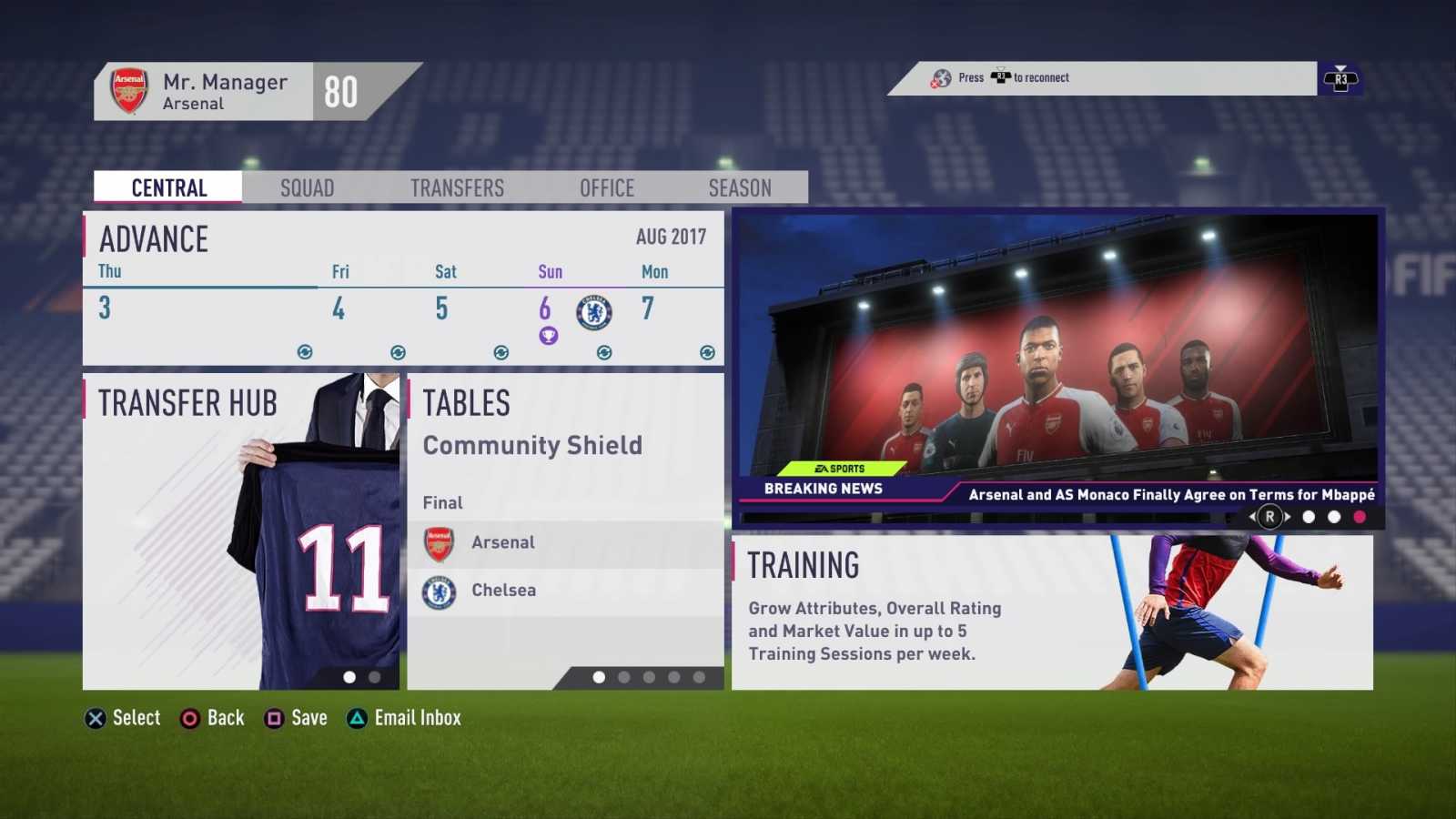Click the R stick icon below the news panel

point(1270,517)
